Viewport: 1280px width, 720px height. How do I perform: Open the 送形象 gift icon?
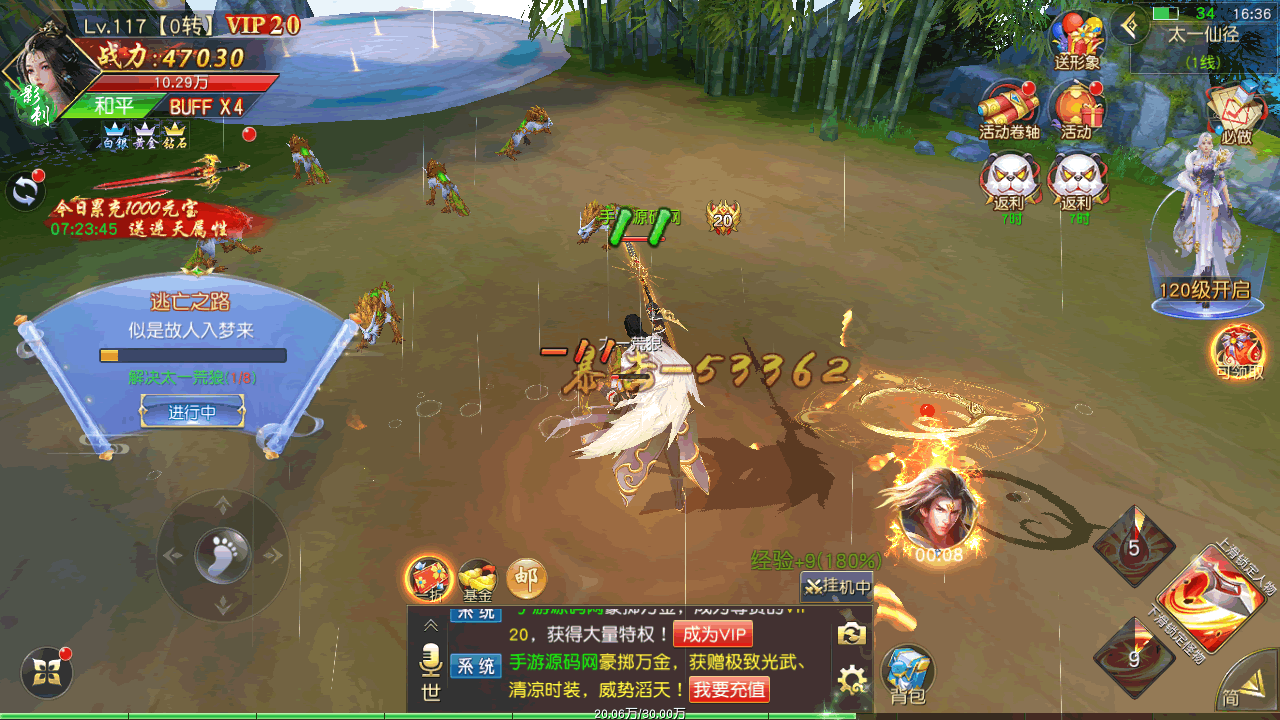tap(1077, 40)
